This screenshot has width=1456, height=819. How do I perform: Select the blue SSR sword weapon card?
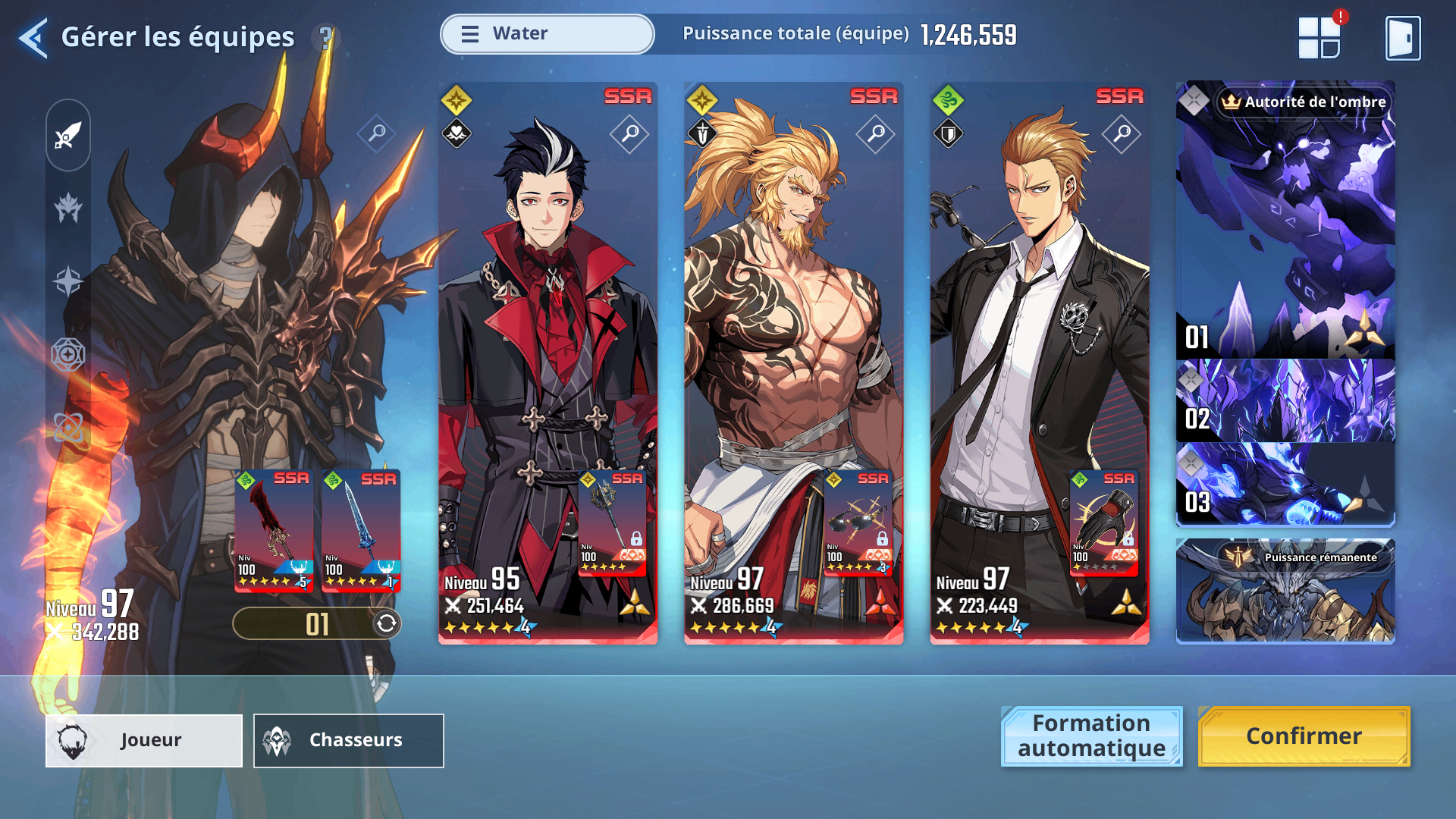(361, 529)
